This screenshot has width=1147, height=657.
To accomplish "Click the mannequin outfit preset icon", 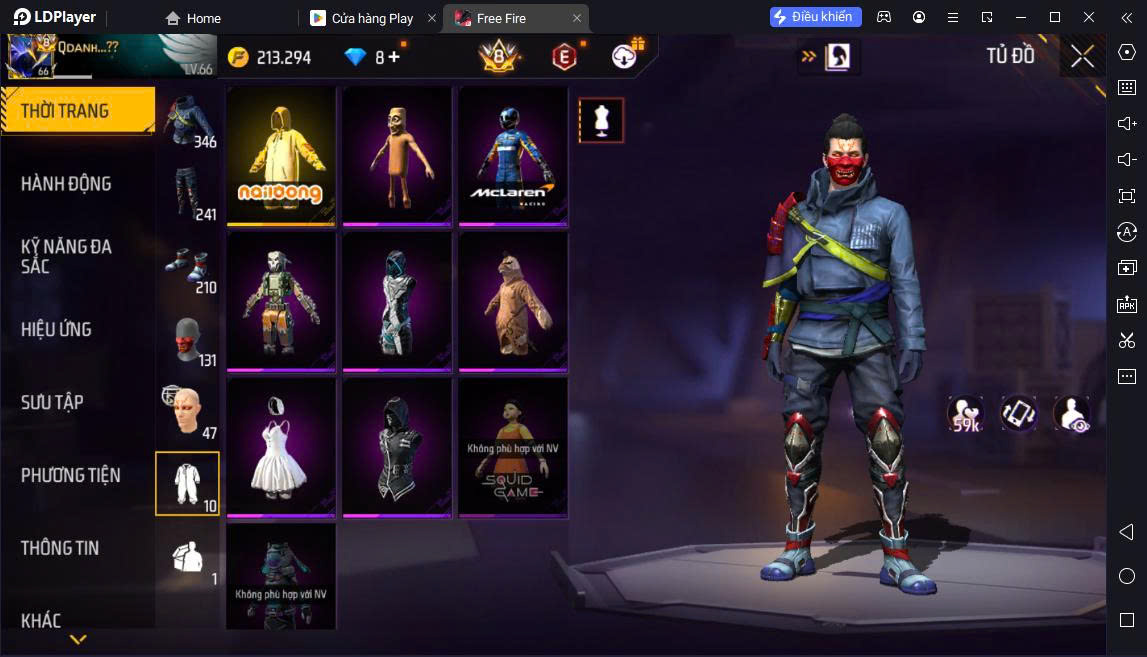I will [x=601, y=120].
